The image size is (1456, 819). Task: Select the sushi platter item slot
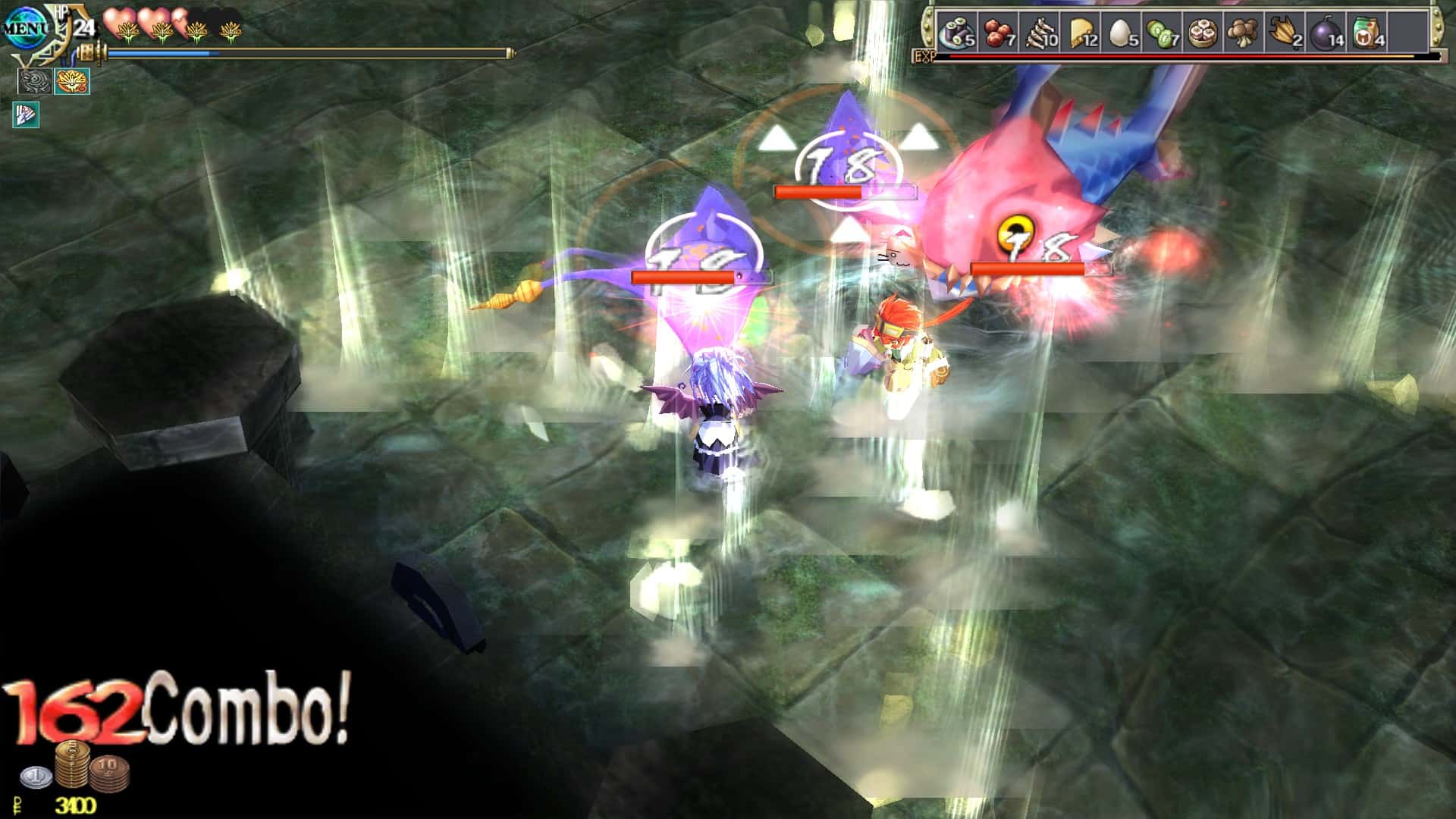(957, 33)
